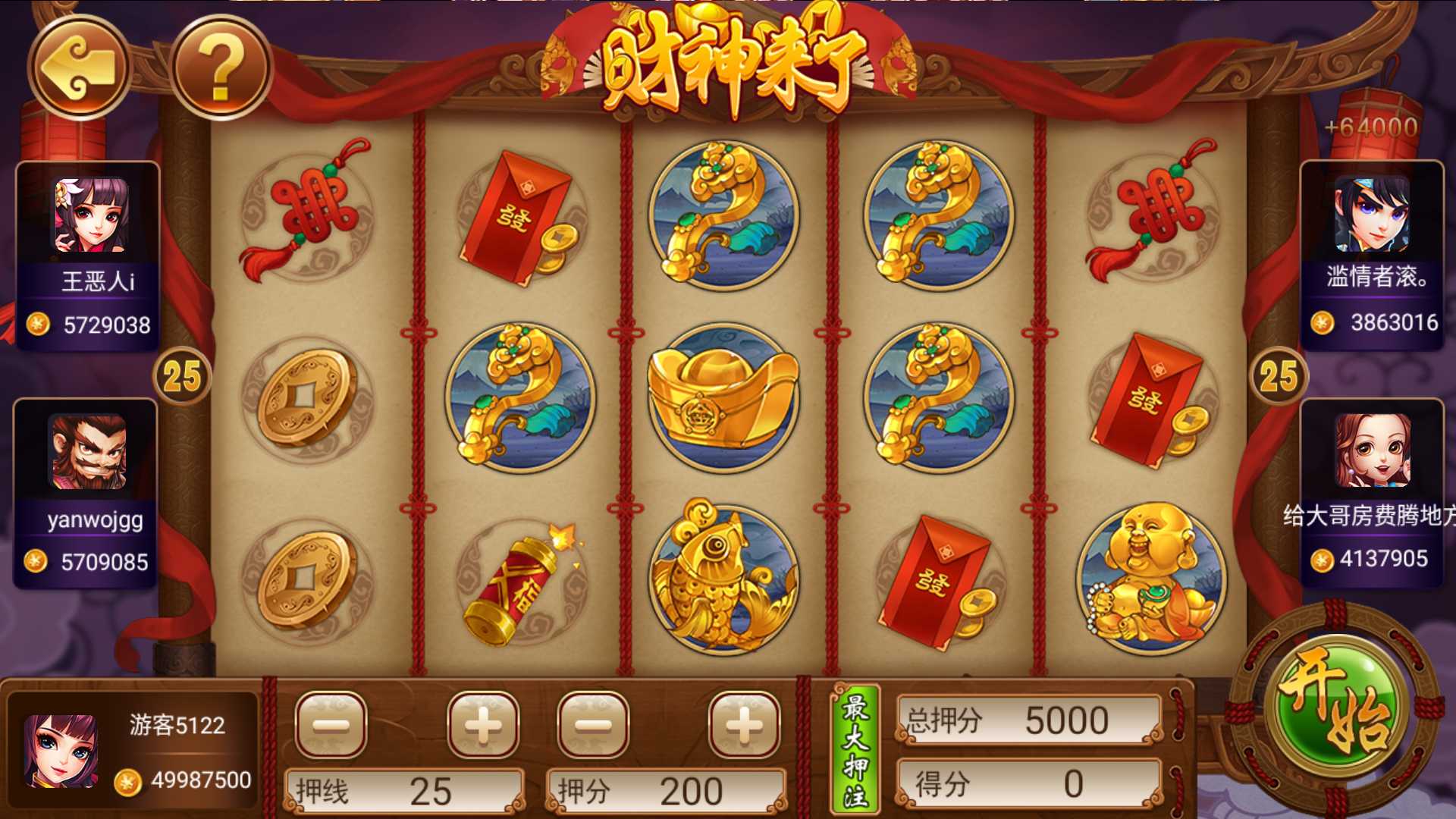Screen dimensions: 1456x819
Task: View player 王恶人i's avatar
Action: coord(90,215)
